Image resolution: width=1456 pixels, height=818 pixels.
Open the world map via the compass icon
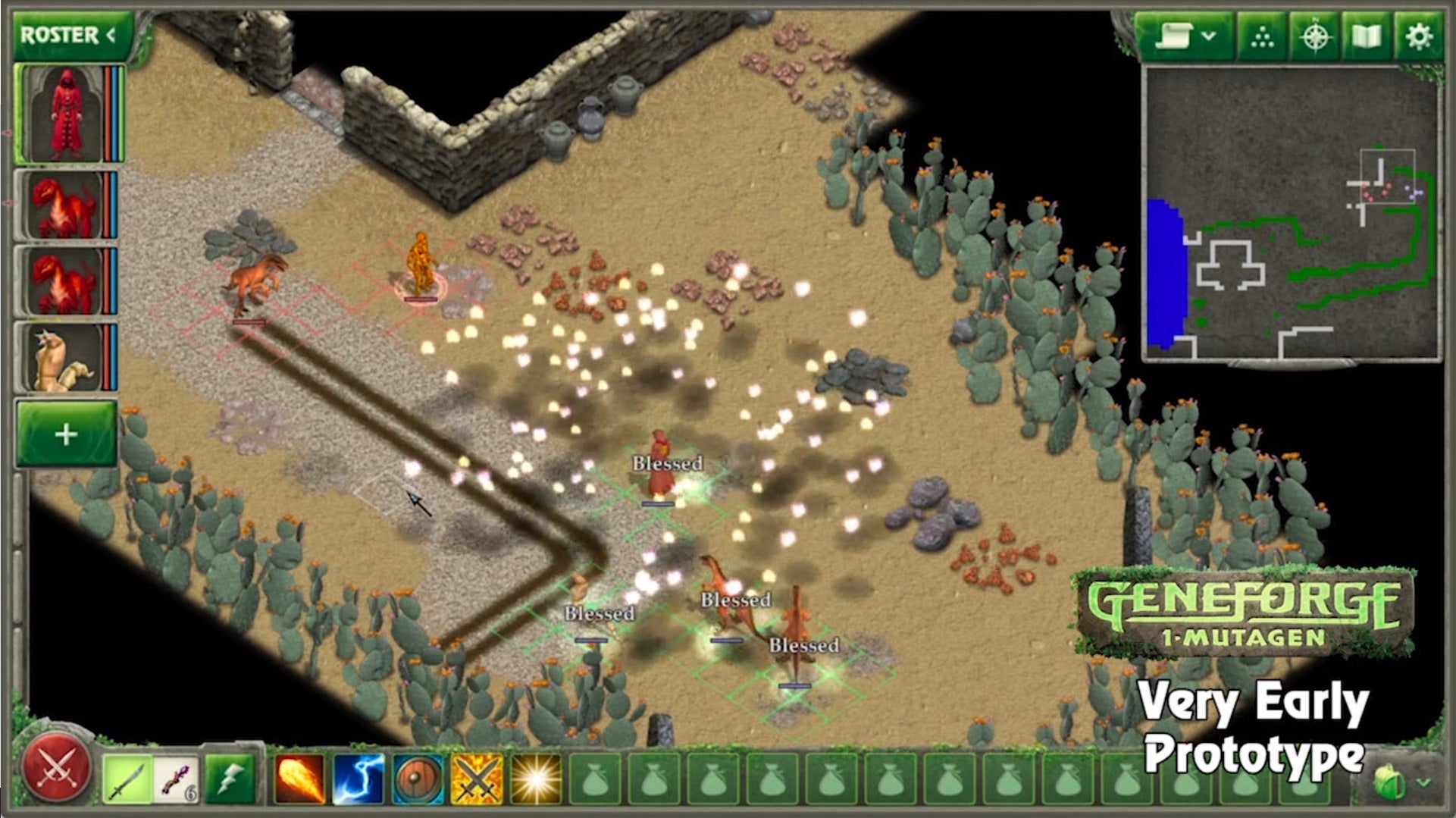click(1317, 34)
